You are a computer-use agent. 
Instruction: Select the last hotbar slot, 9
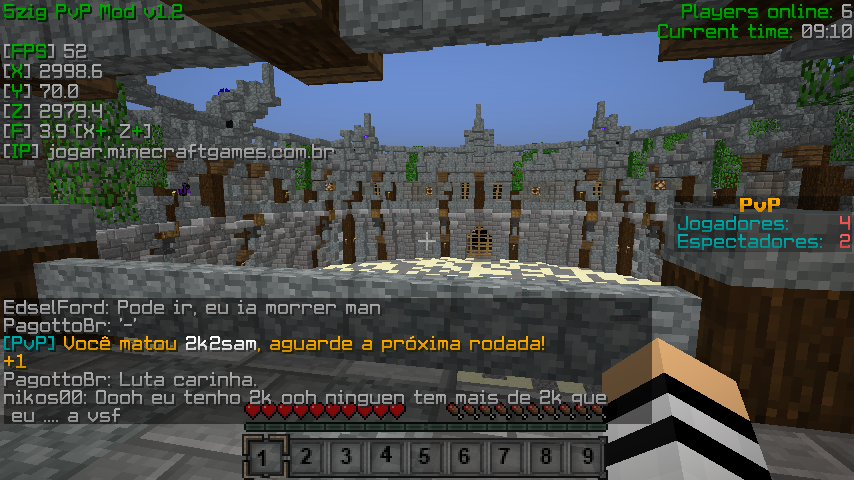point(585,458)
